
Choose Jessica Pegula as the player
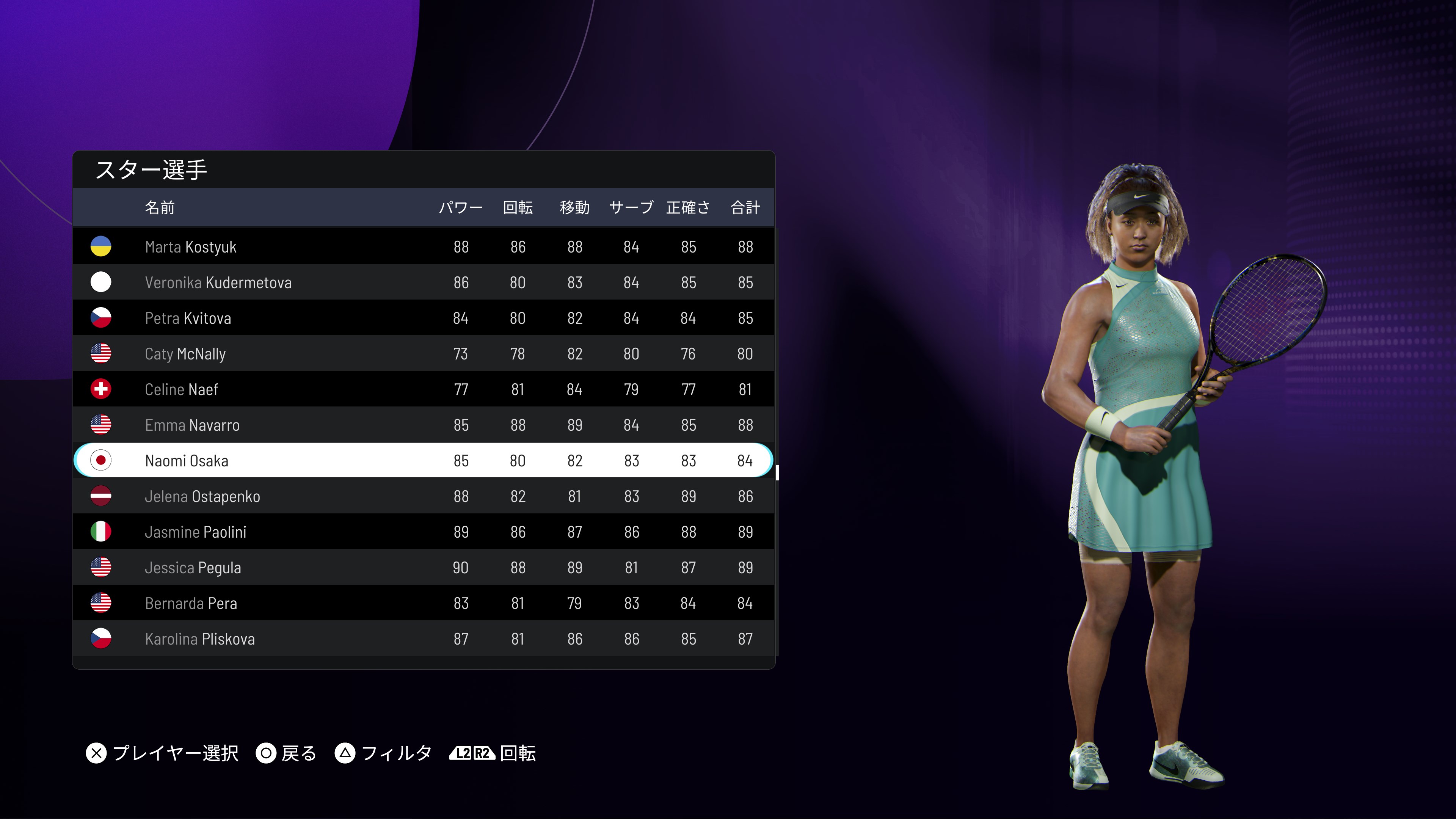coord(423,567)
